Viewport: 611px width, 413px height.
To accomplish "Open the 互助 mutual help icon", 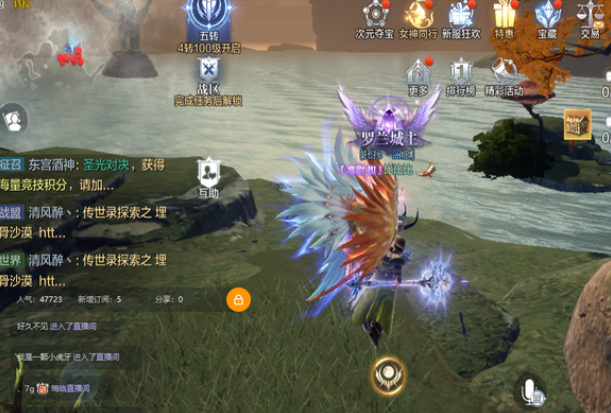I will (x=208, y=173).
